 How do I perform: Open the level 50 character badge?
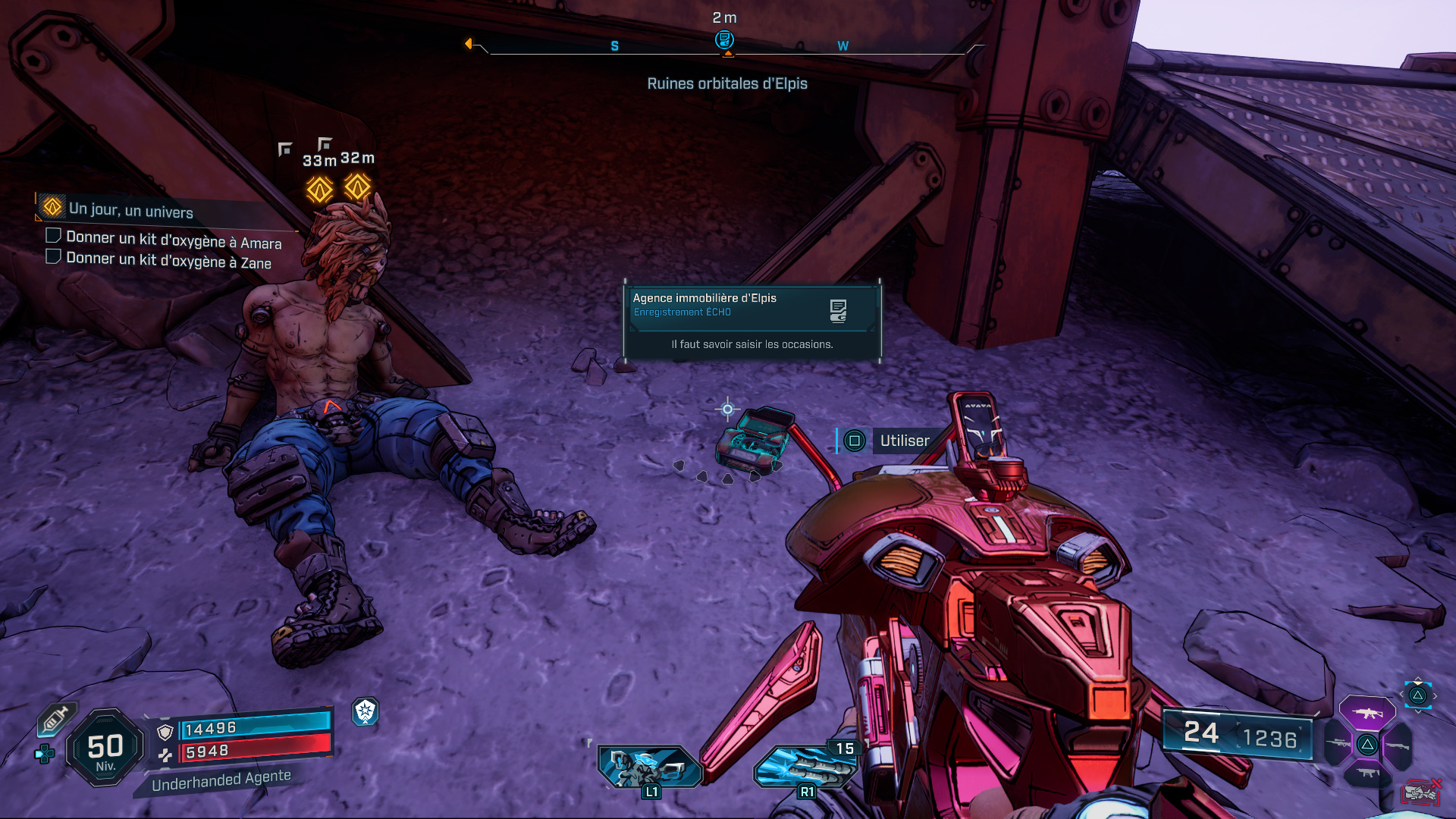[105, 748]
